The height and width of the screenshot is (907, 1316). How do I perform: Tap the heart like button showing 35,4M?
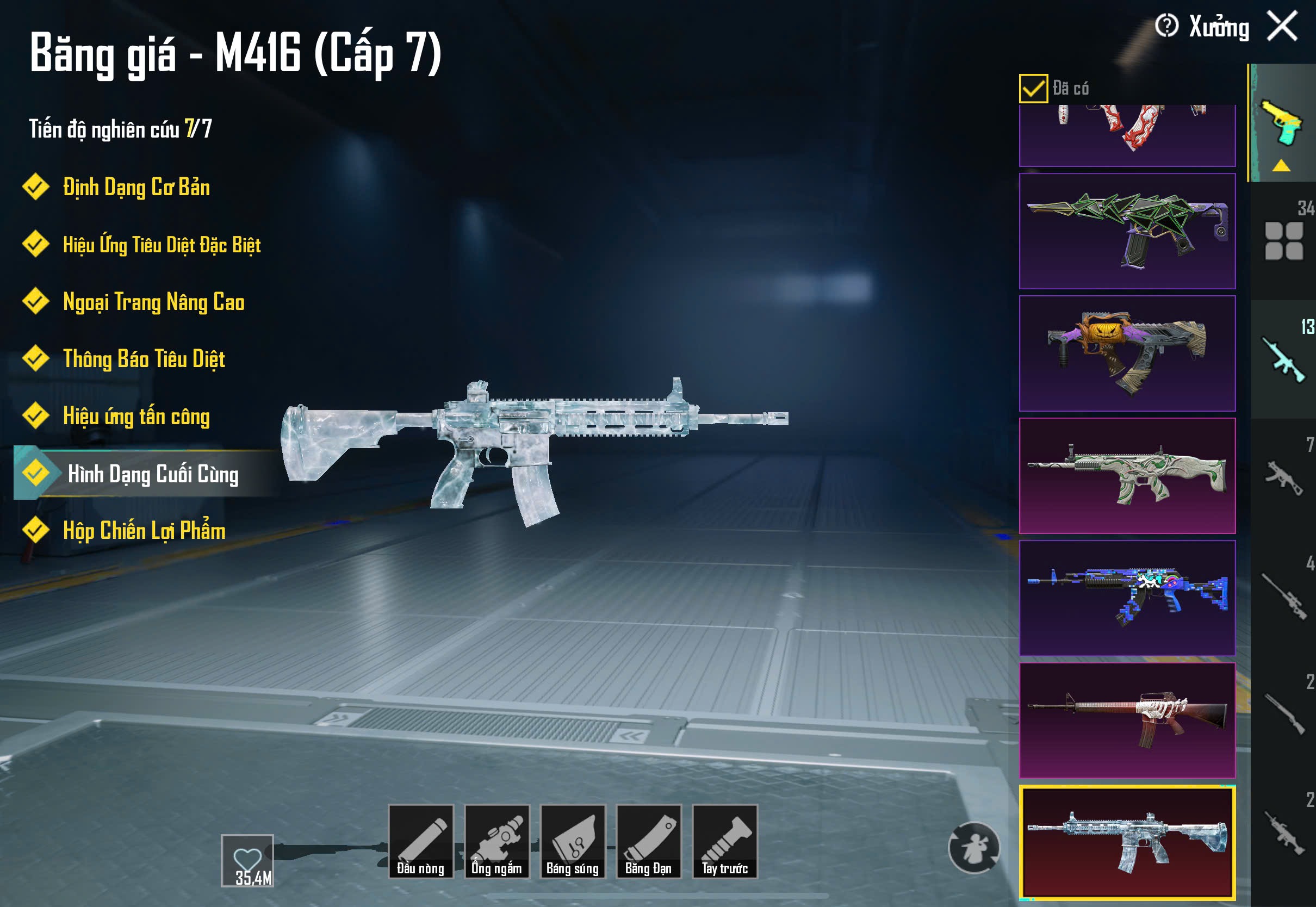(247, 860)
